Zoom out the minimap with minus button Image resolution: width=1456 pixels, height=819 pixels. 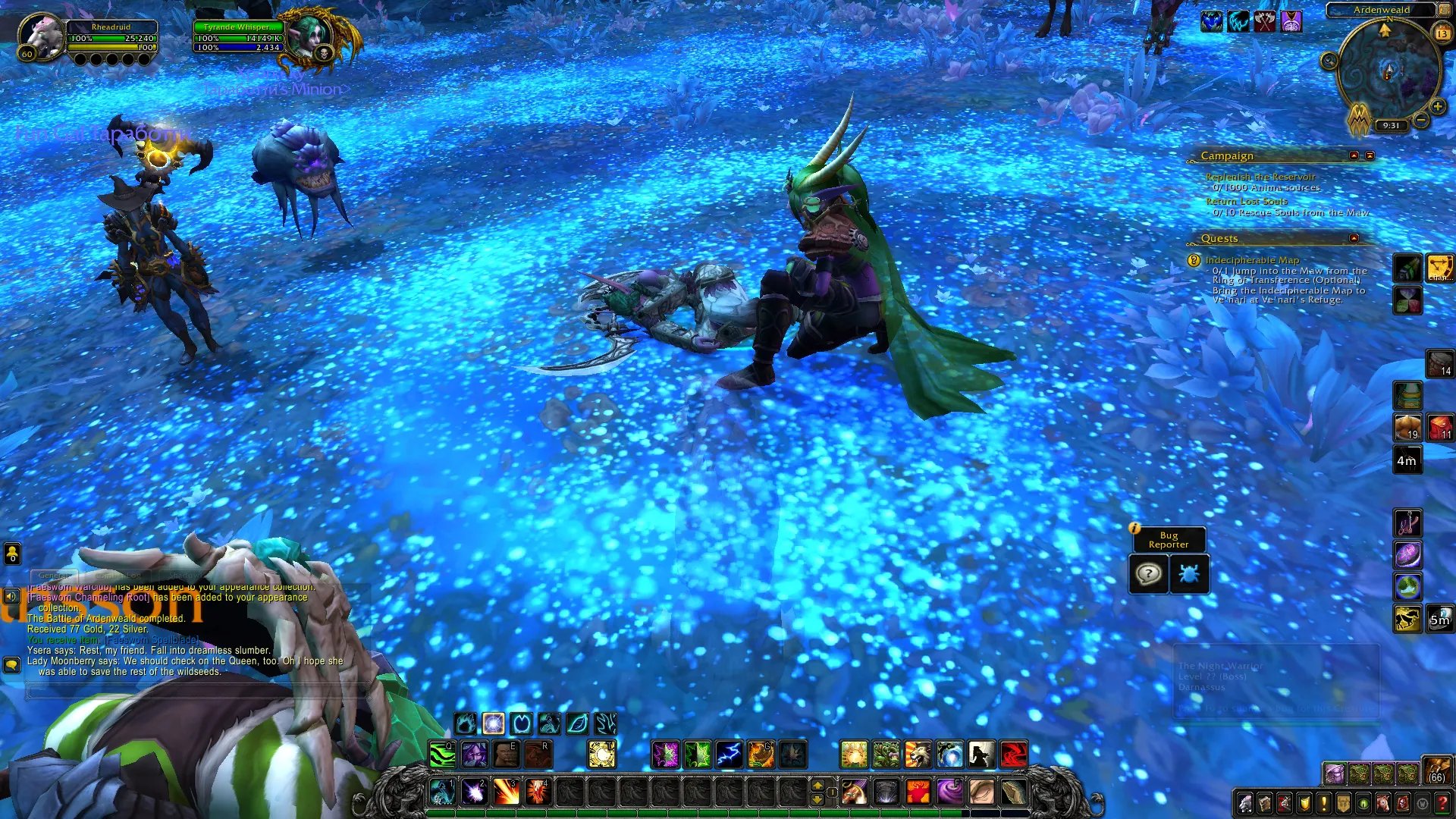click(x=1421, y=121)
